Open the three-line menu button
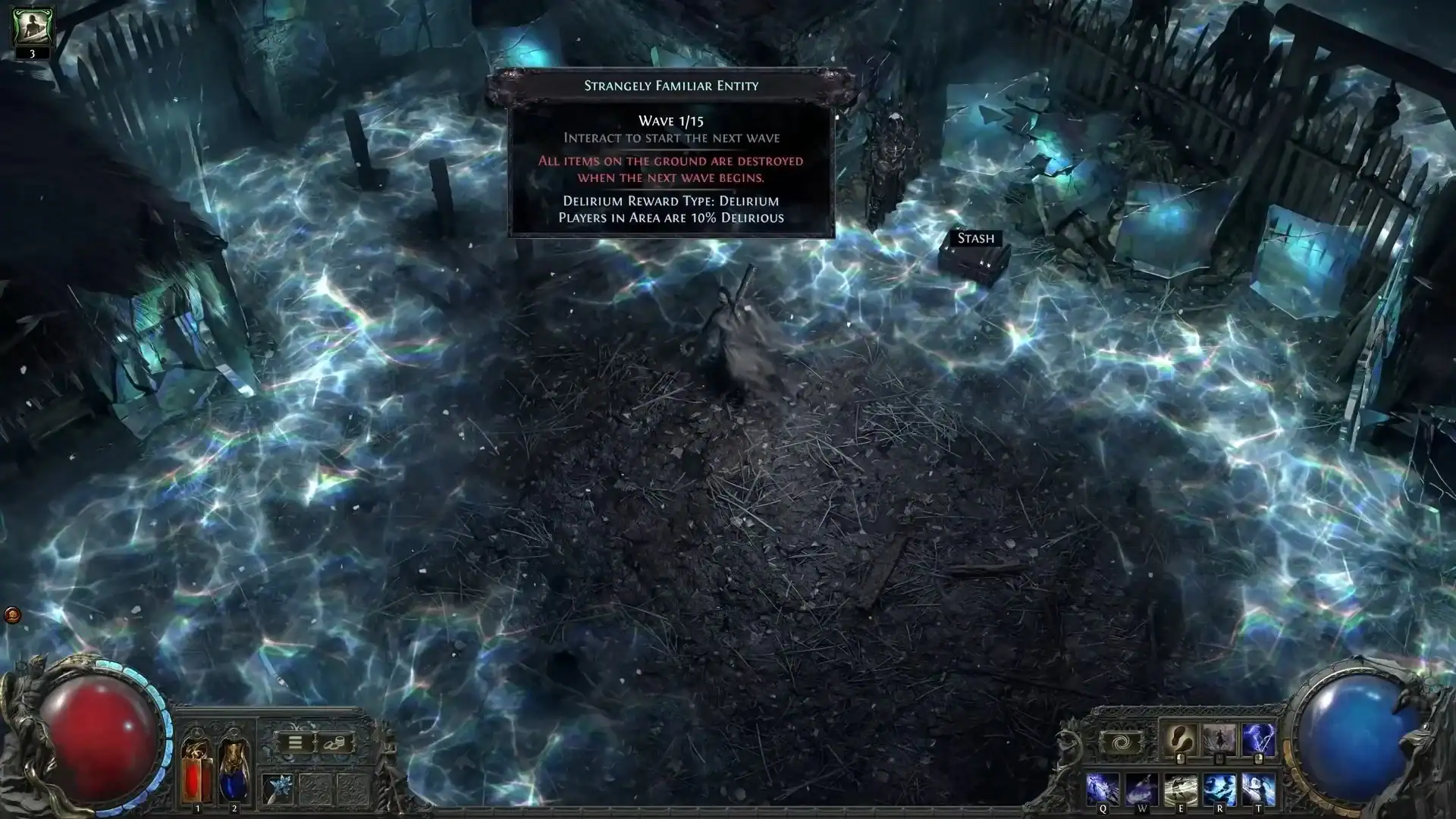 [295, 742]
